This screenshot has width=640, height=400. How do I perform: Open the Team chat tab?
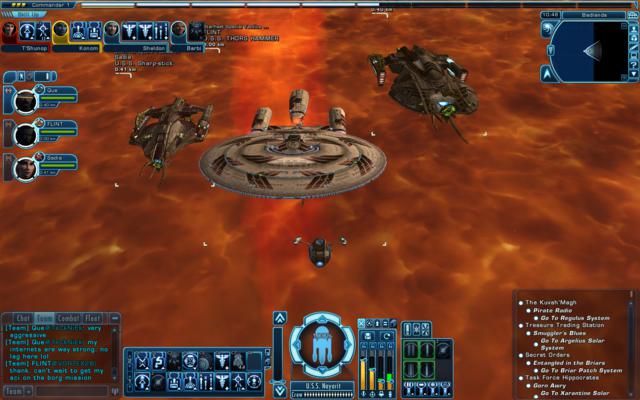pos(45,318)
